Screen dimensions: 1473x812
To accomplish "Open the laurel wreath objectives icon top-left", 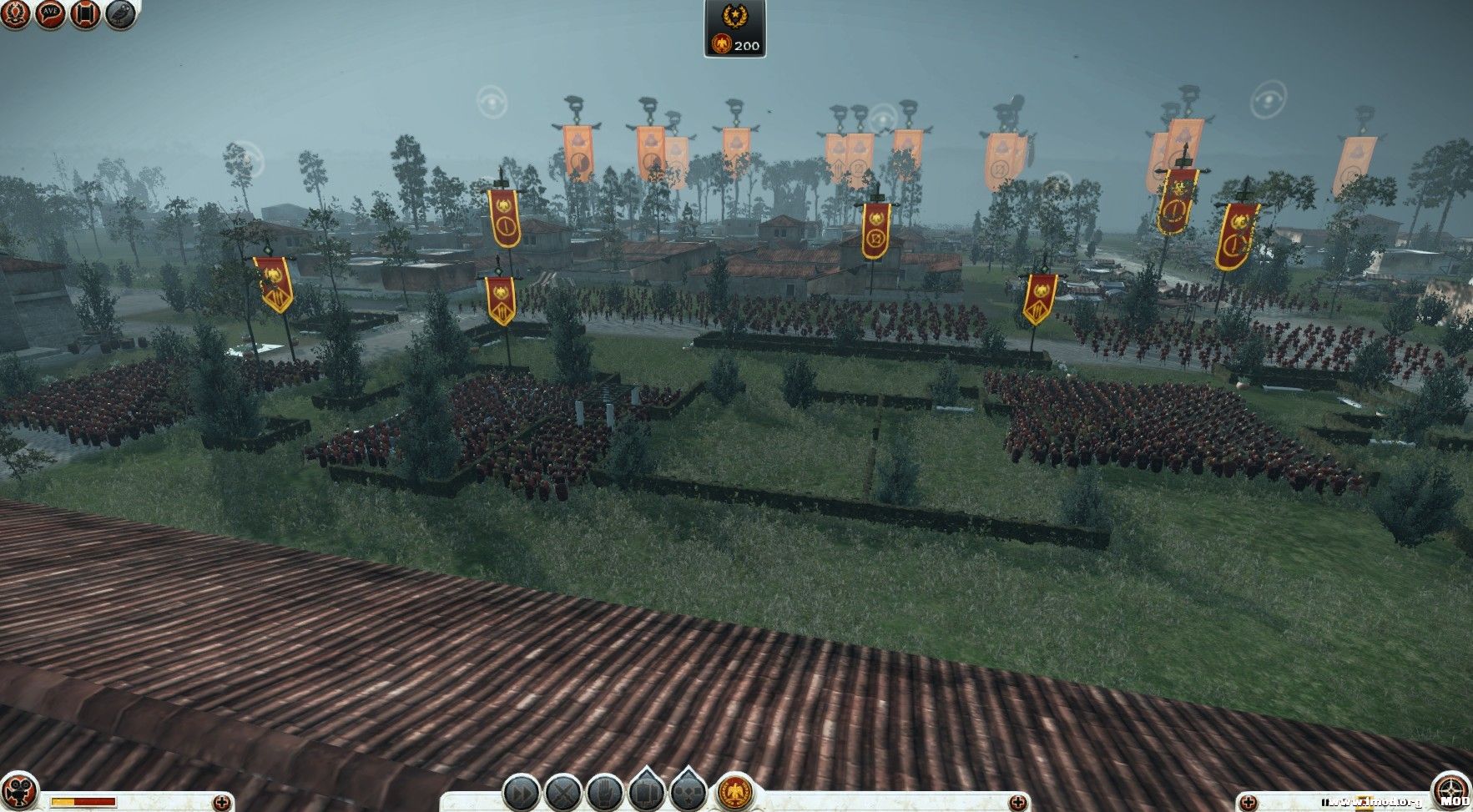I will pyautogui.click(x=15, y=14).
